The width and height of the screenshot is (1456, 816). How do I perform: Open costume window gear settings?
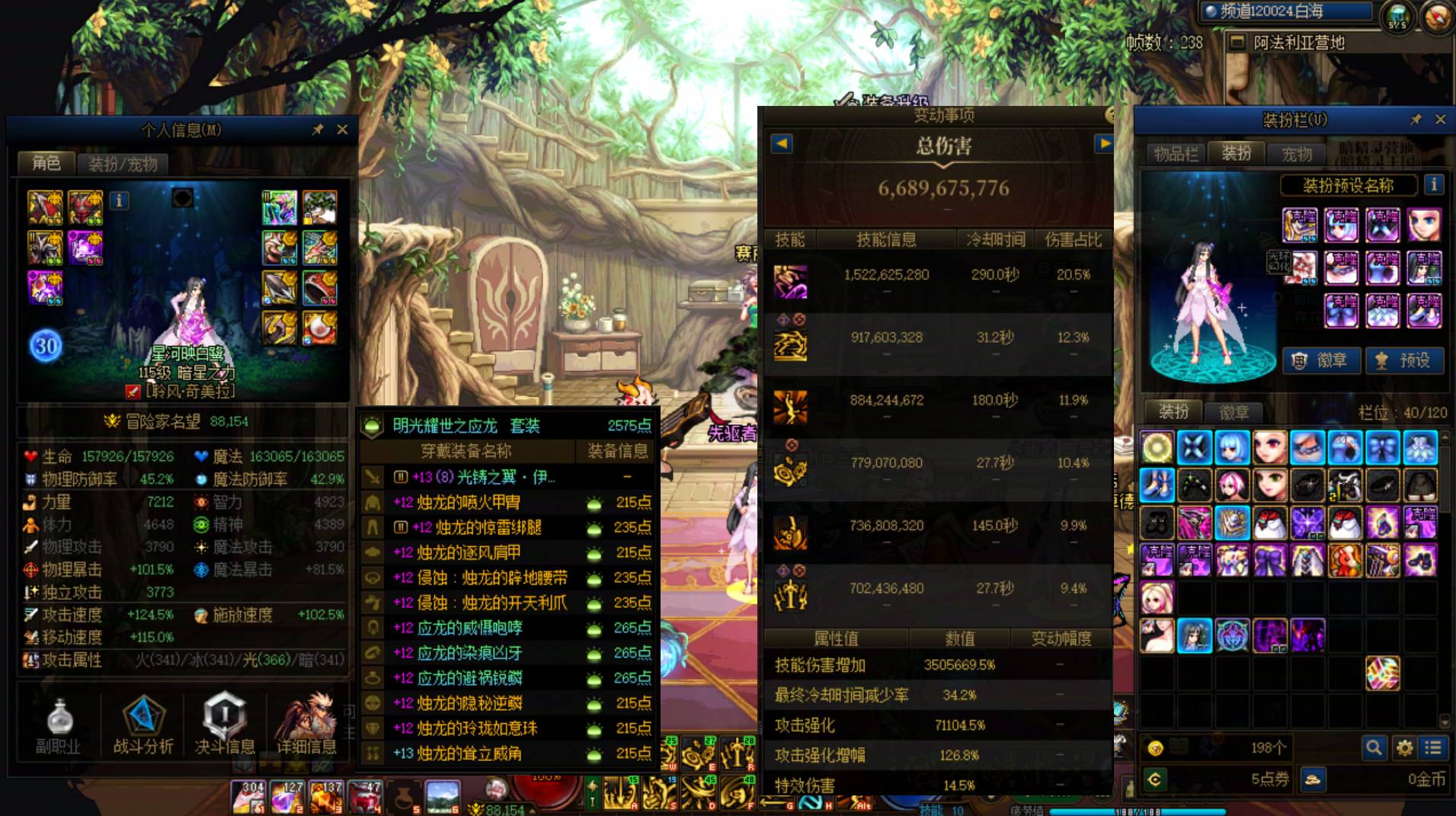[x=1404, y=748]
